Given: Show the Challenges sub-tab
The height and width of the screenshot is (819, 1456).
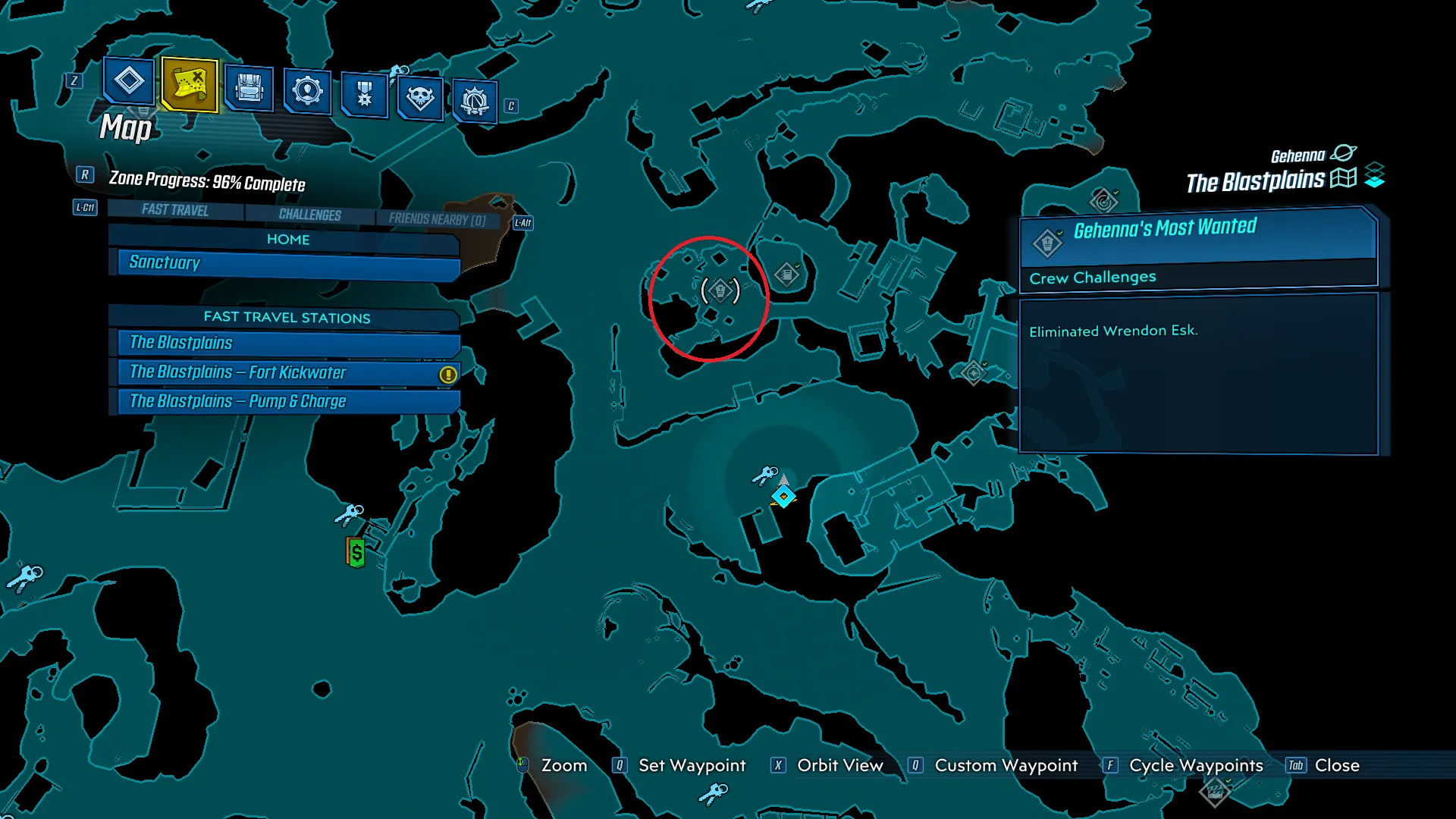Looking at the screenshot, I should click(x=309, y=215).
